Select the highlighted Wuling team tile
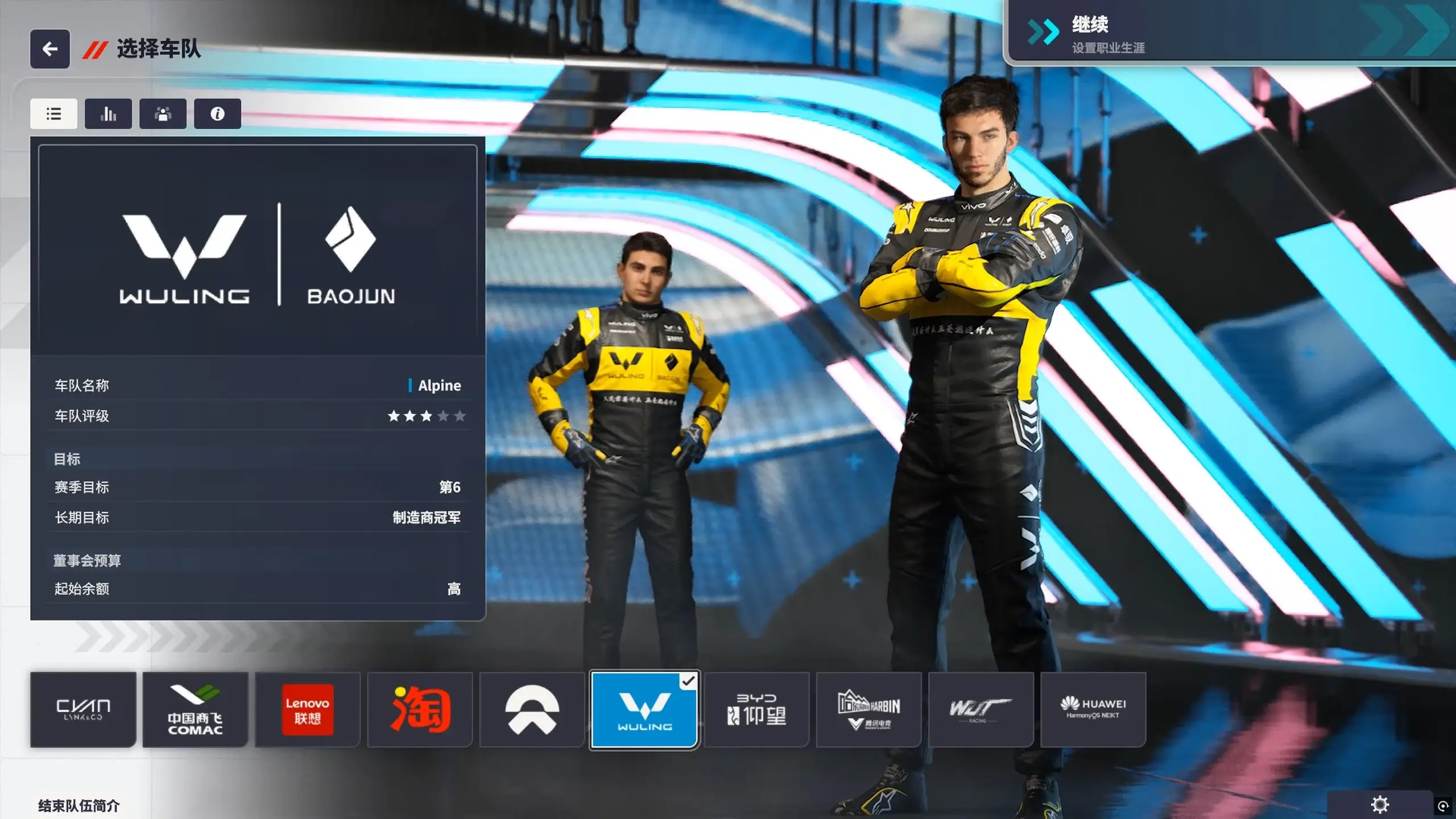The image size is (1456, 819). (x=644, y=709)
